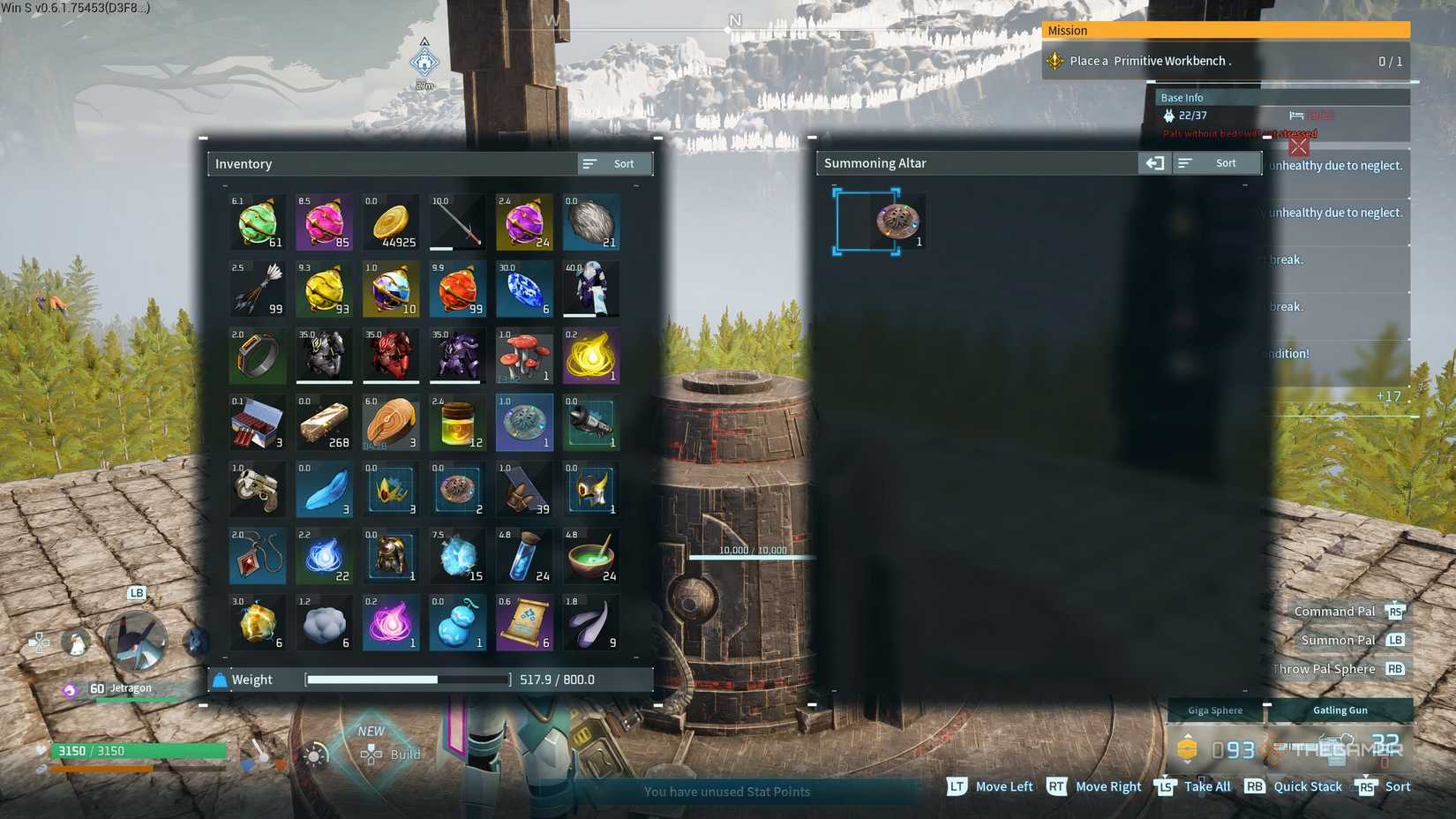Click the green Pal sphere in inventory

click(257, 222)
